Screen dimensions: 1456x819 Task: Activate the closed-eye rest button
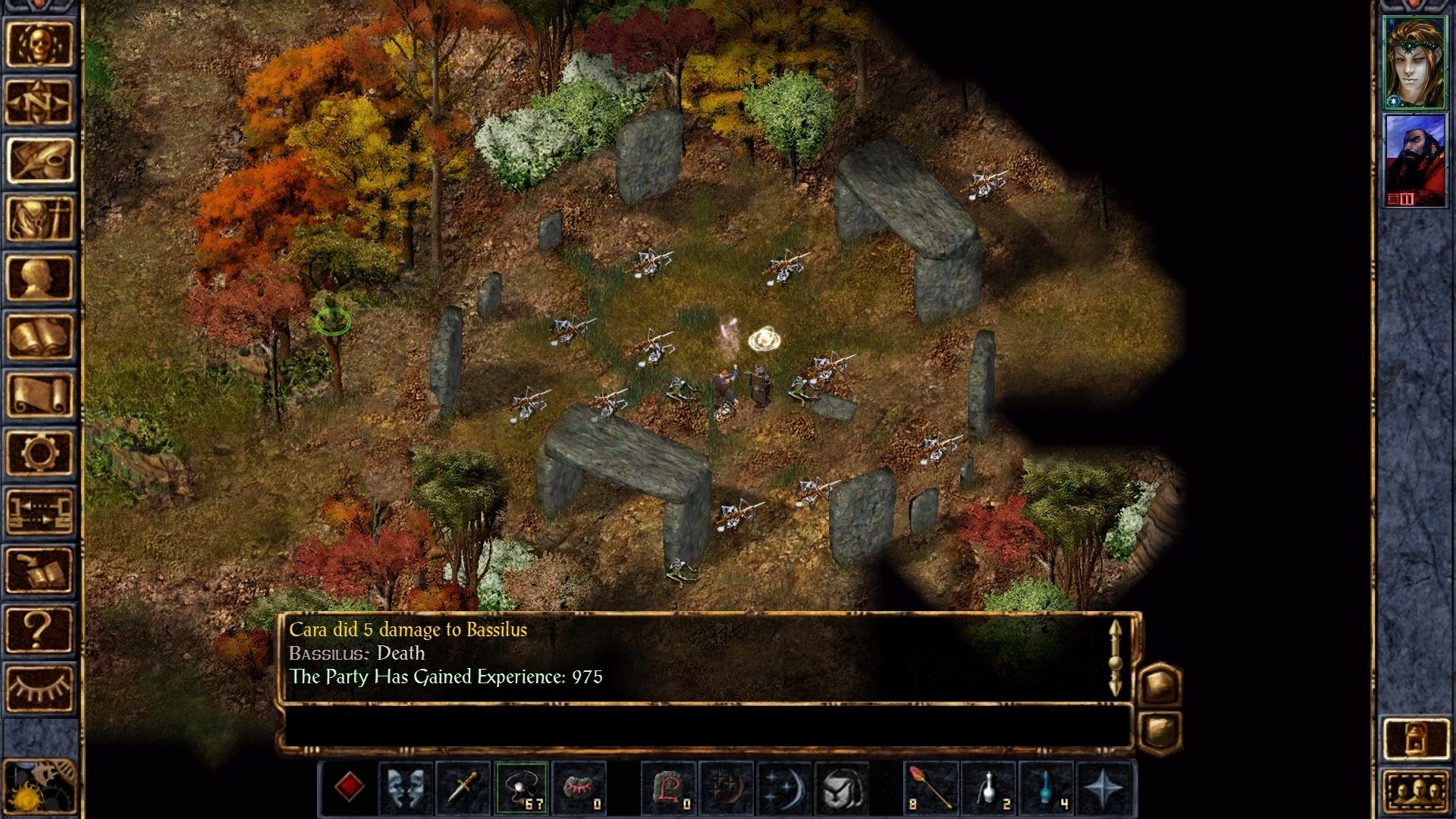click(x=39, y=688)
